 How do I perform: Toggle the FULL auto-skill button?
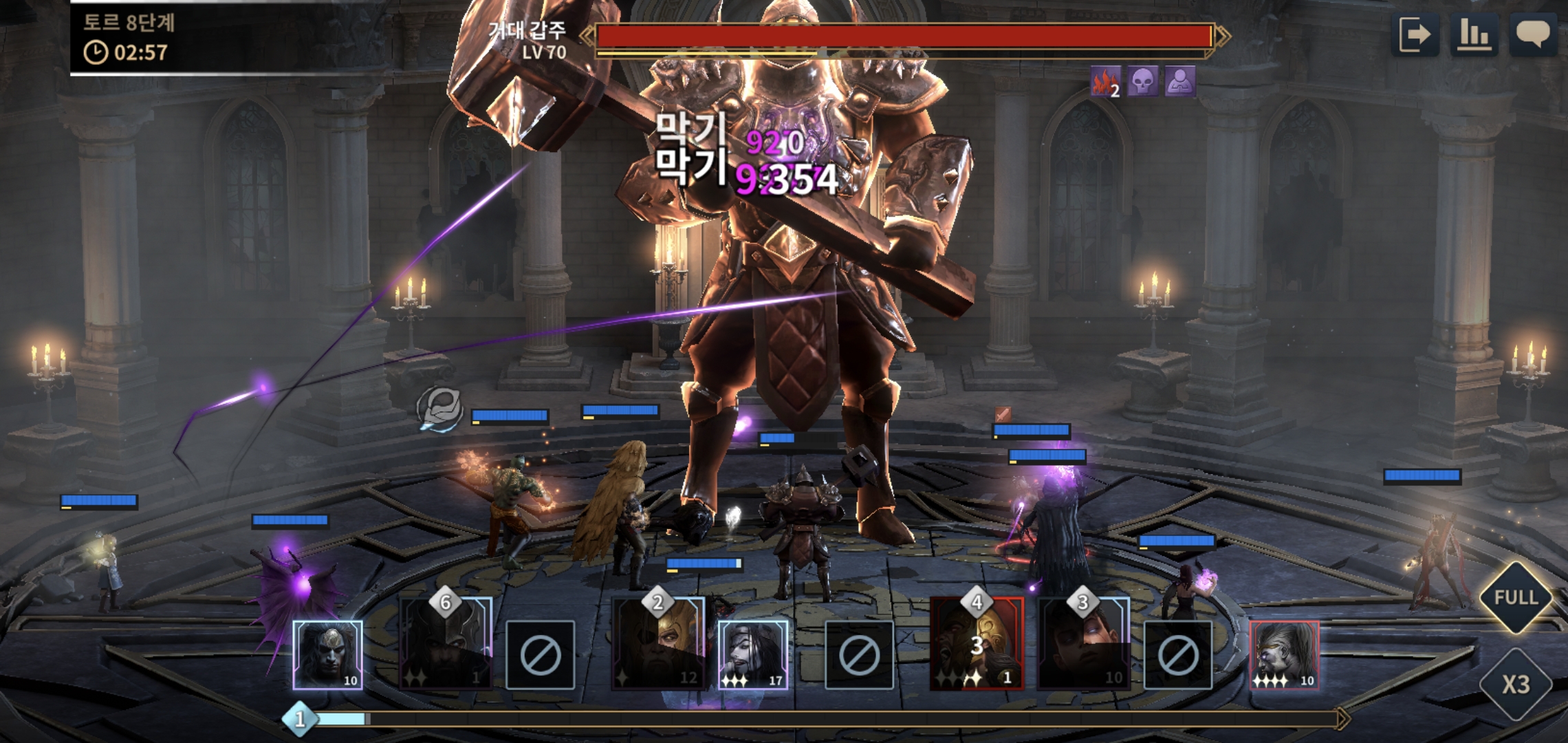pyautogui.click(x=1516, y=597)
